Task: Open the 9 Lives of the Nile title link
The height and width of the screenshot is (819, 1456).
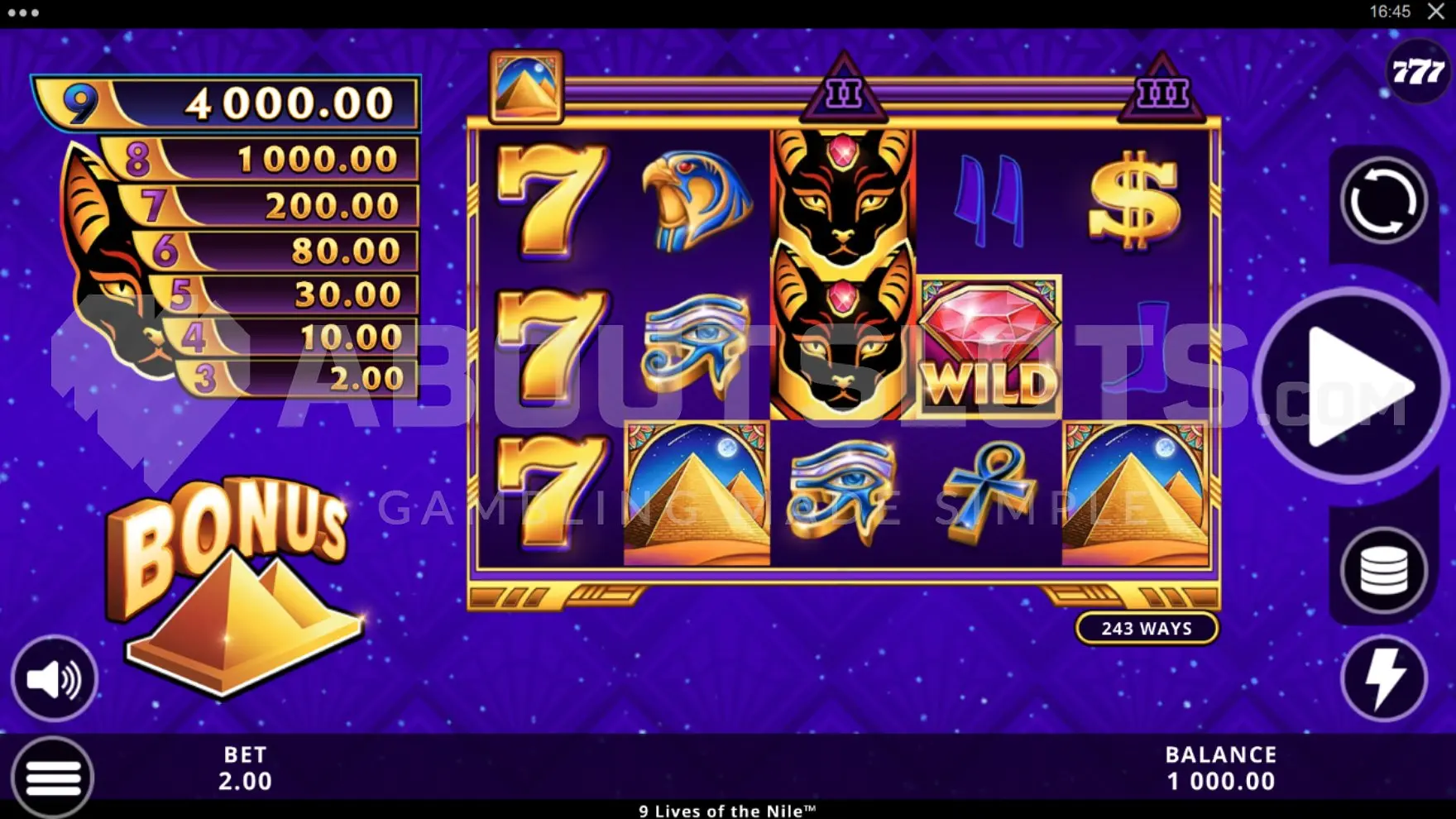Action: [x=727, y=811]
